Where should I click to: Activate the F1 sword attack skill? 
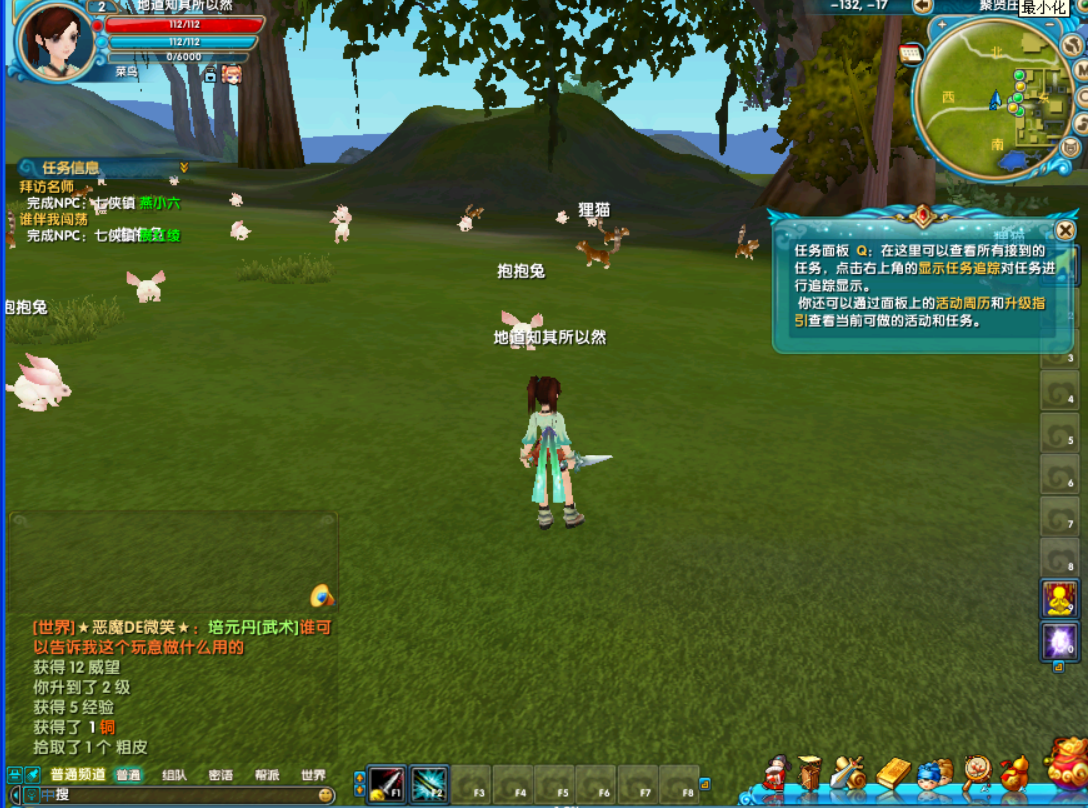(x=386, y=784)
